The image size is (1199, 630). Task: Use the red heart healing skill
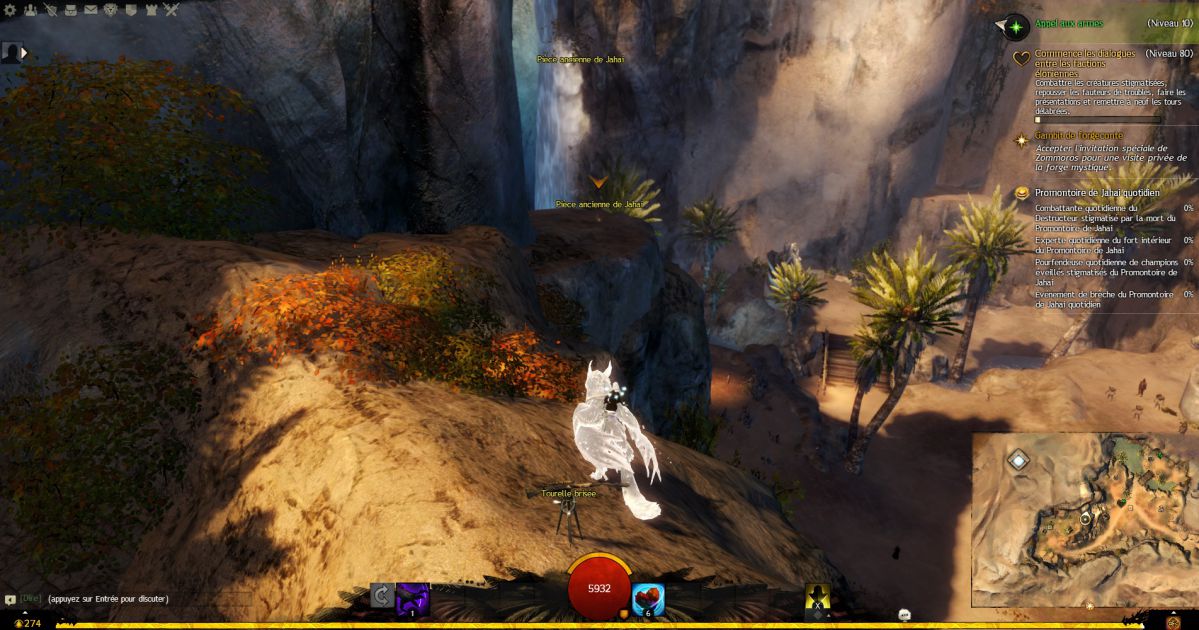[x=647, y=599]
